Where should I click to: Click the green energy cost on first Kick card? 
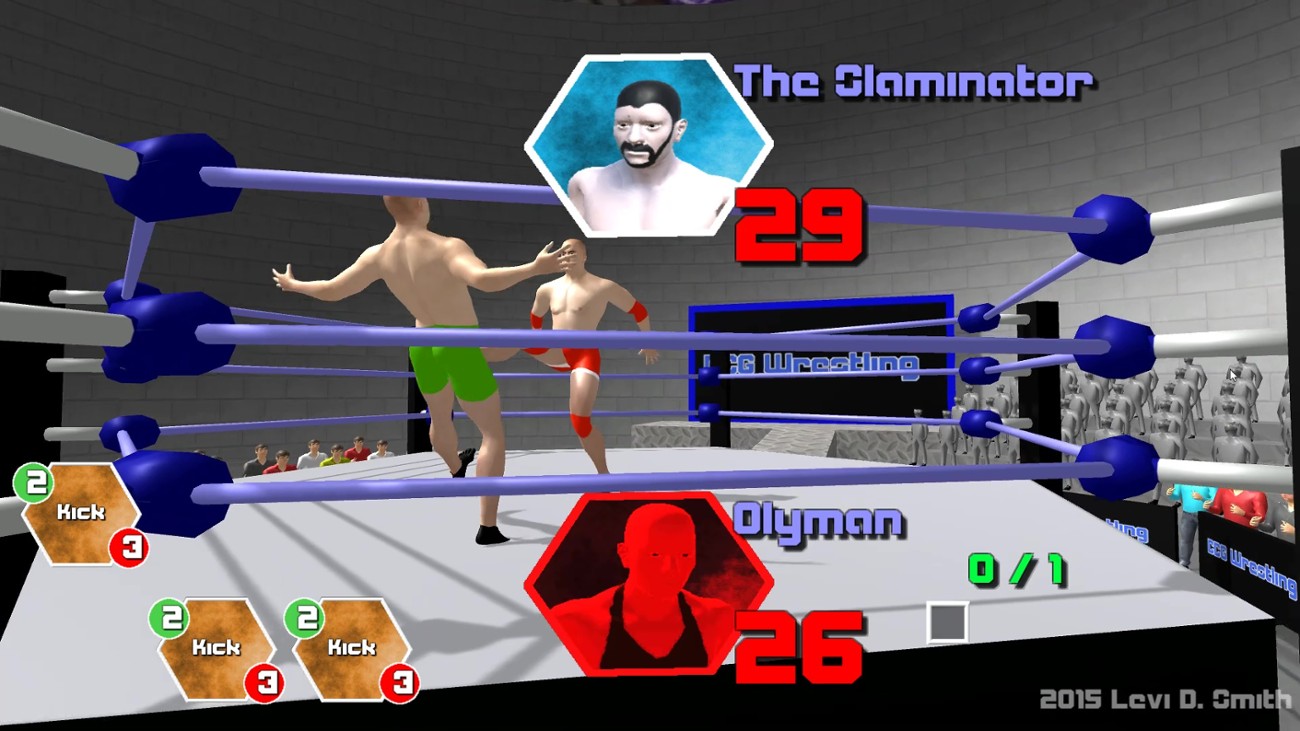click(33, 483)
